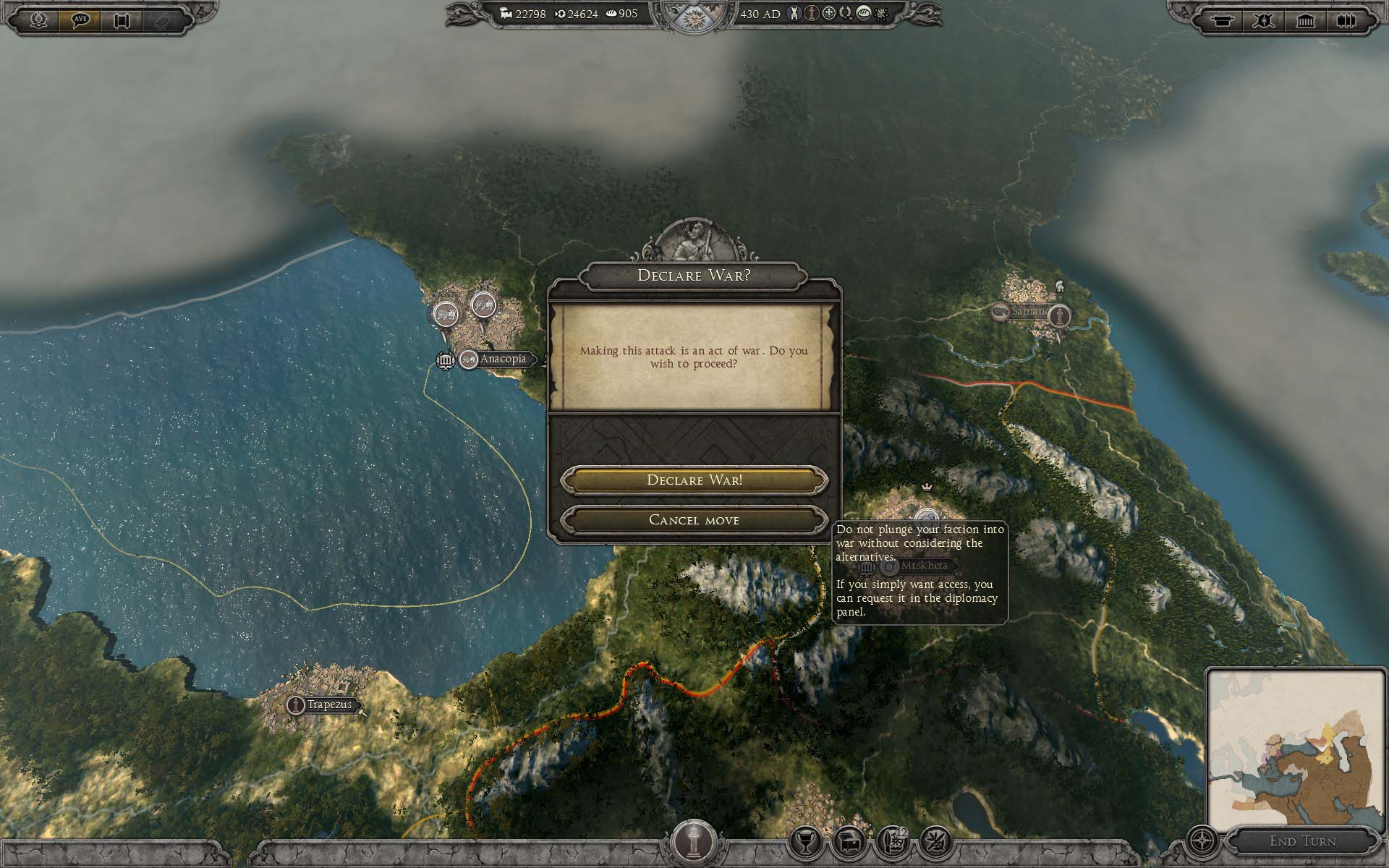Viewport: 1389px width, 868px height.
Task: Confirm with the Declare War! button
Action: (694, 480)
